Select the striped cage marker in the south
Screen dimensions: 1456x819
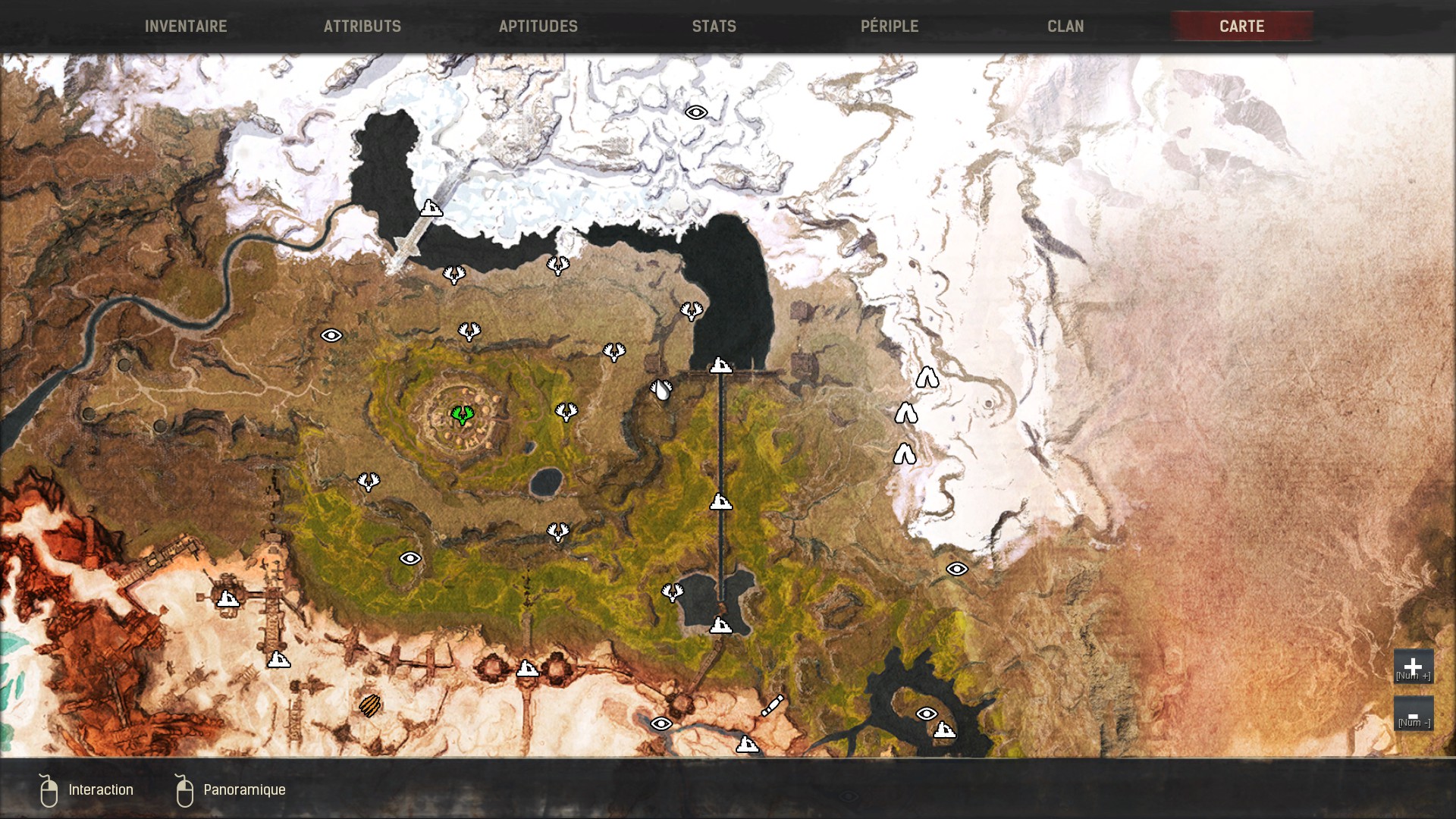[x=371, y=706]
